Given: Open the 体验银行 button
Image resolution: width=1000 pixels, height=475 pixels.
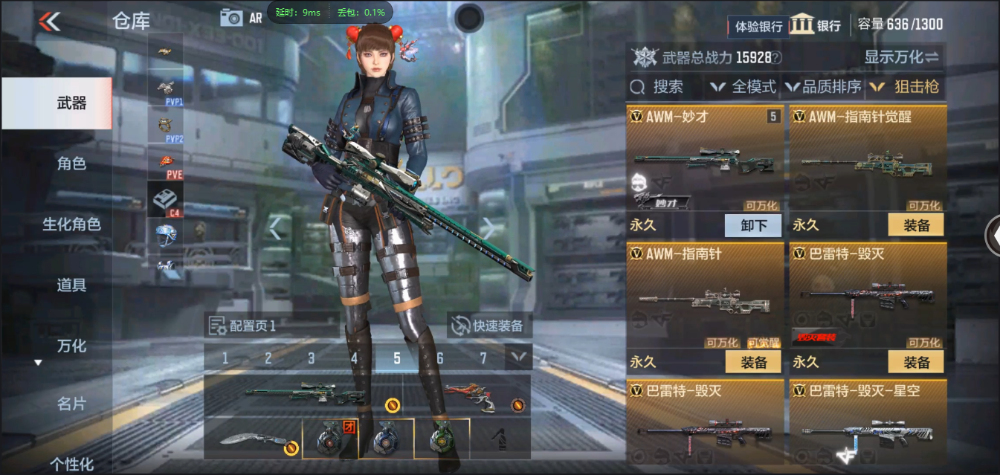Looking at the screenshot, I should (758, 25).
